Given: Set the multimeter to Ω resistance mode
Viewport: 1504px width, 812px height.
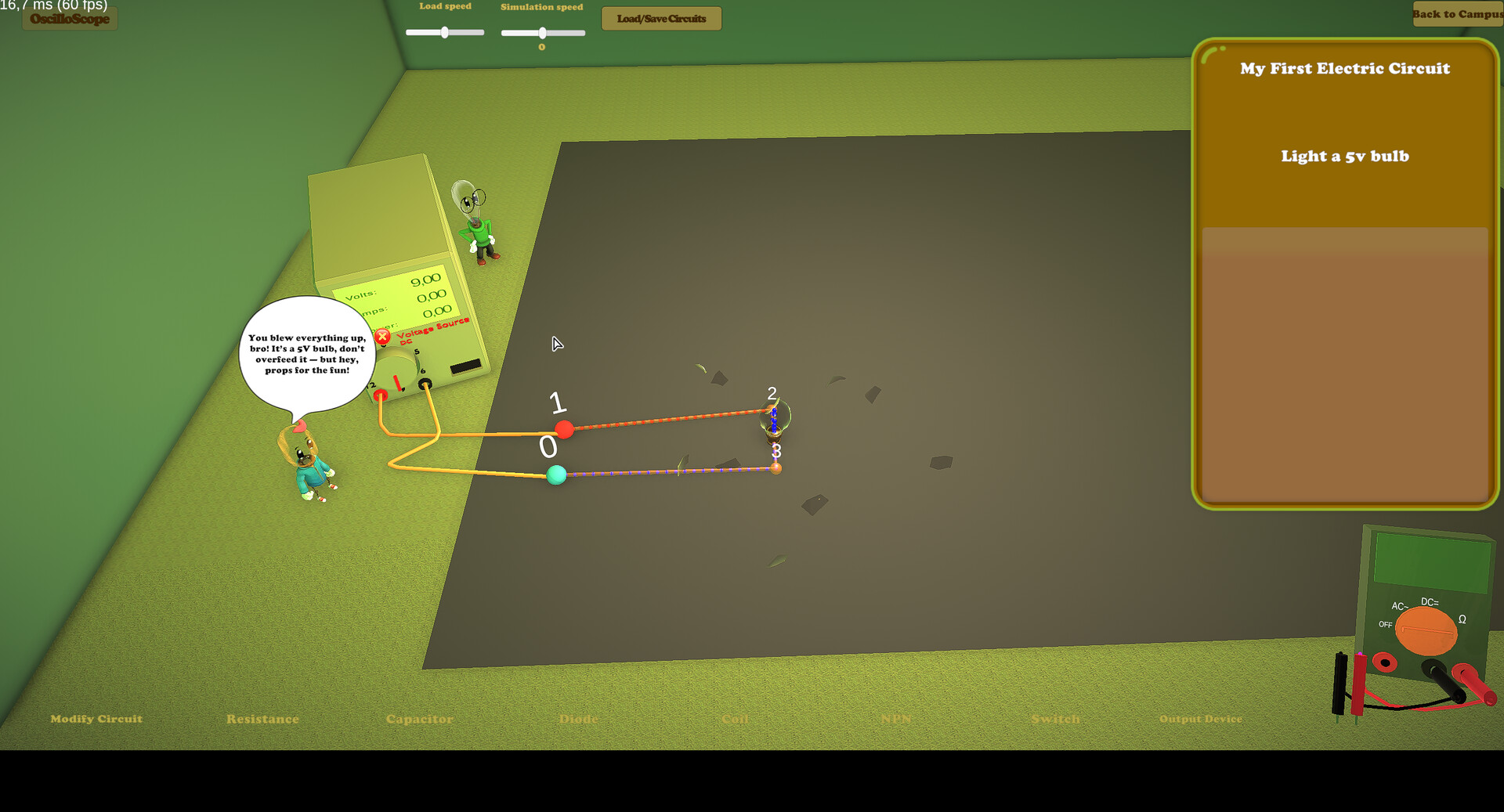Looking at the screenshot, I should click(1462, 619).
